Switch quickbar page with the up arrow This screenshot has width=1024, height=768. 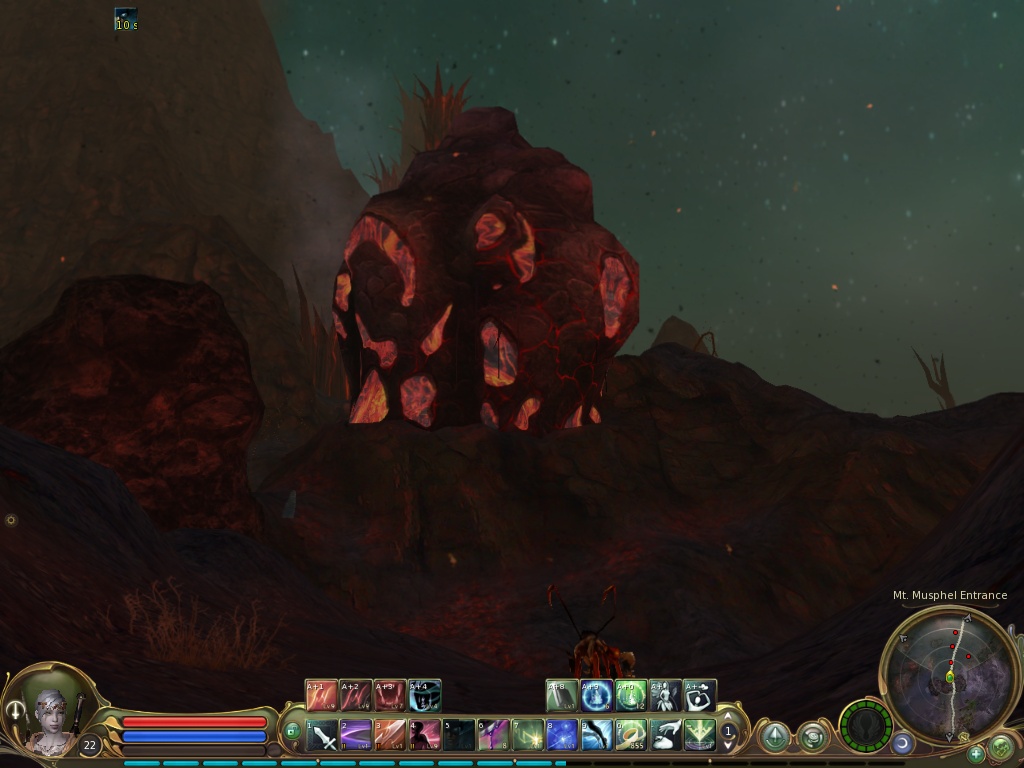(x=729, y=717)
